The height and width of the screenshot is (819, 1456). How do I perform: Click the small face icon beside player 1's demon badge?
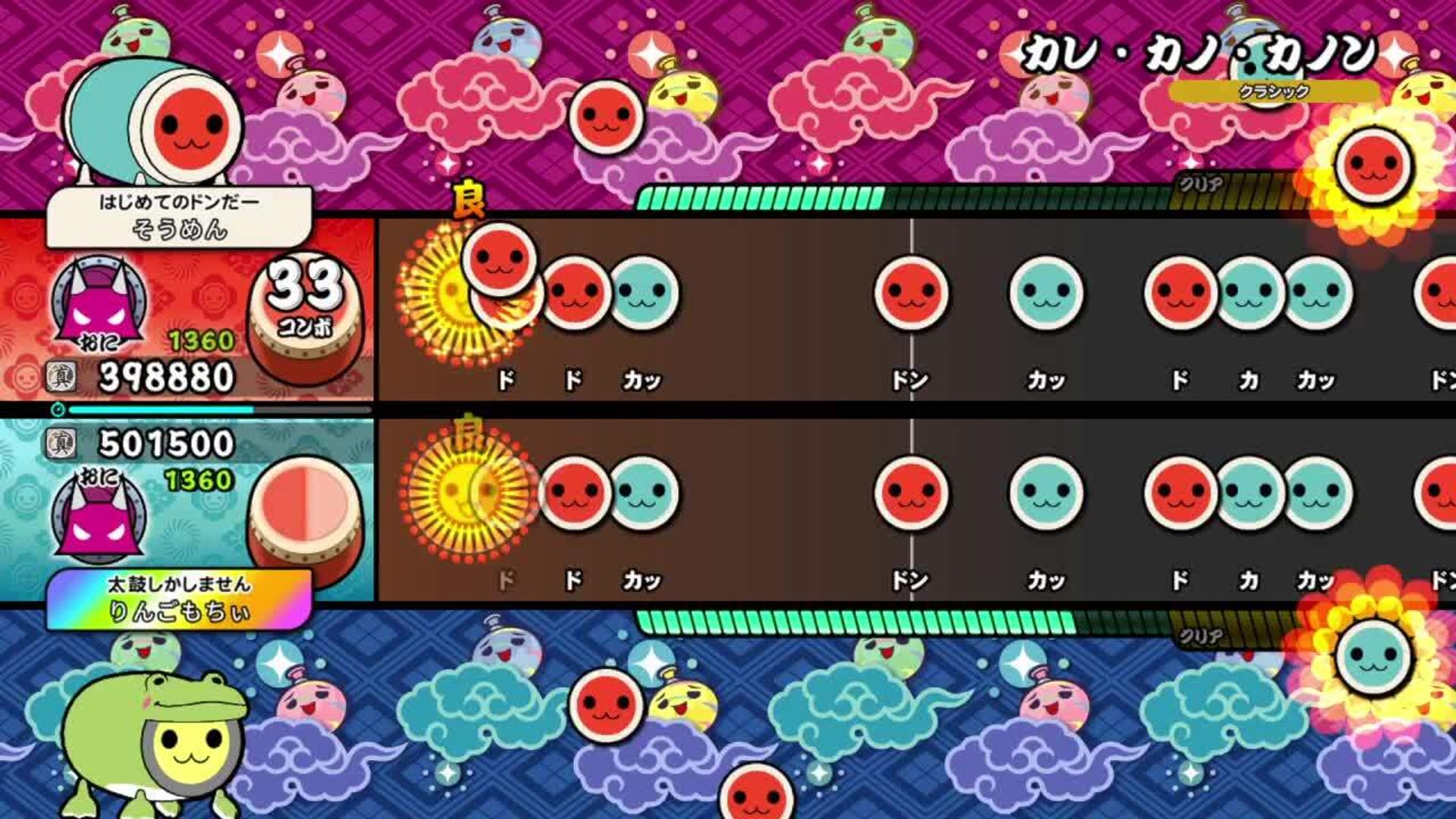pos(27,376)
